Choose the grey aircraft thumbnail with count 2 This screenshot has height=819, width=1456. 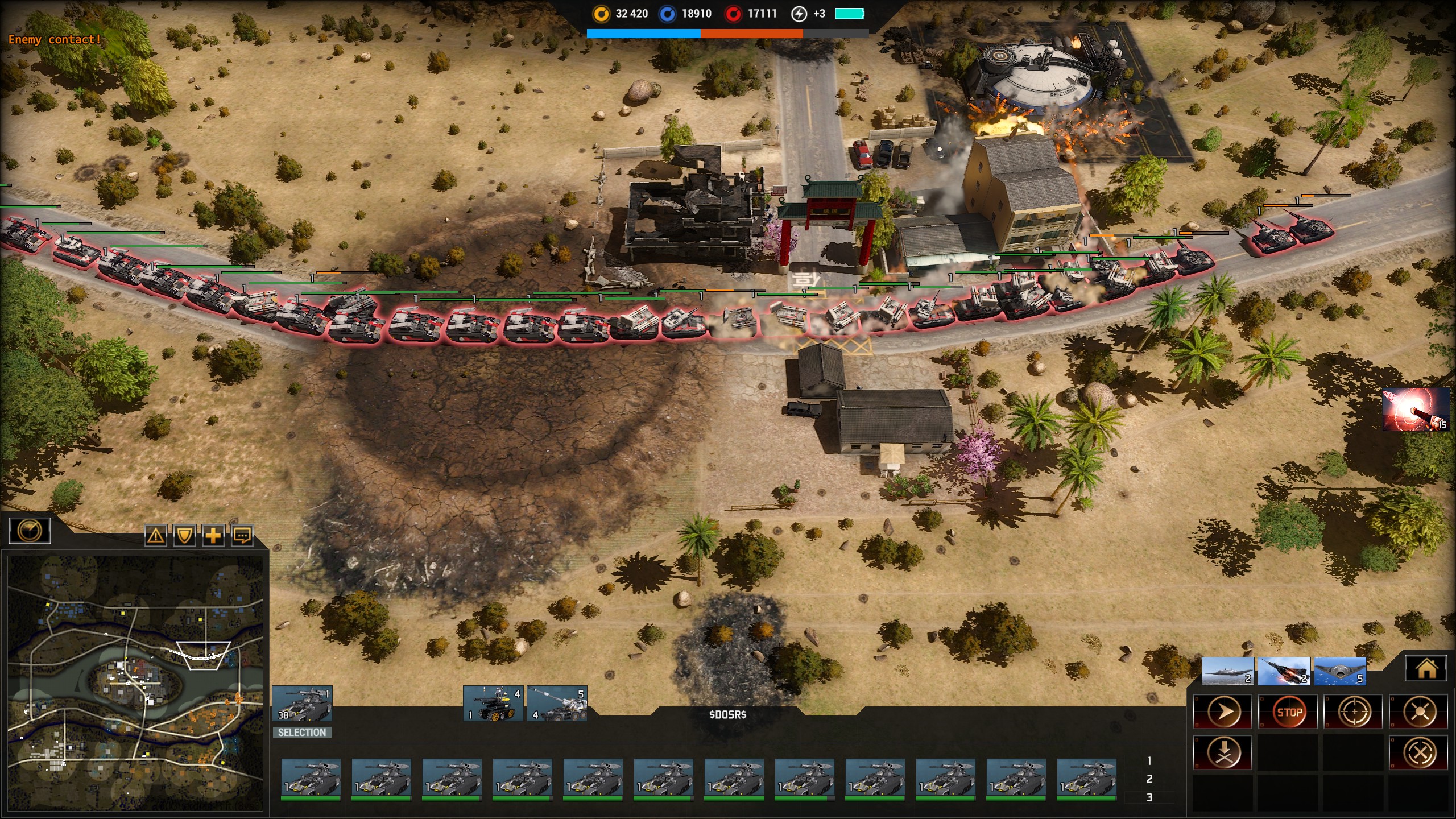(x=1228, y=672)
